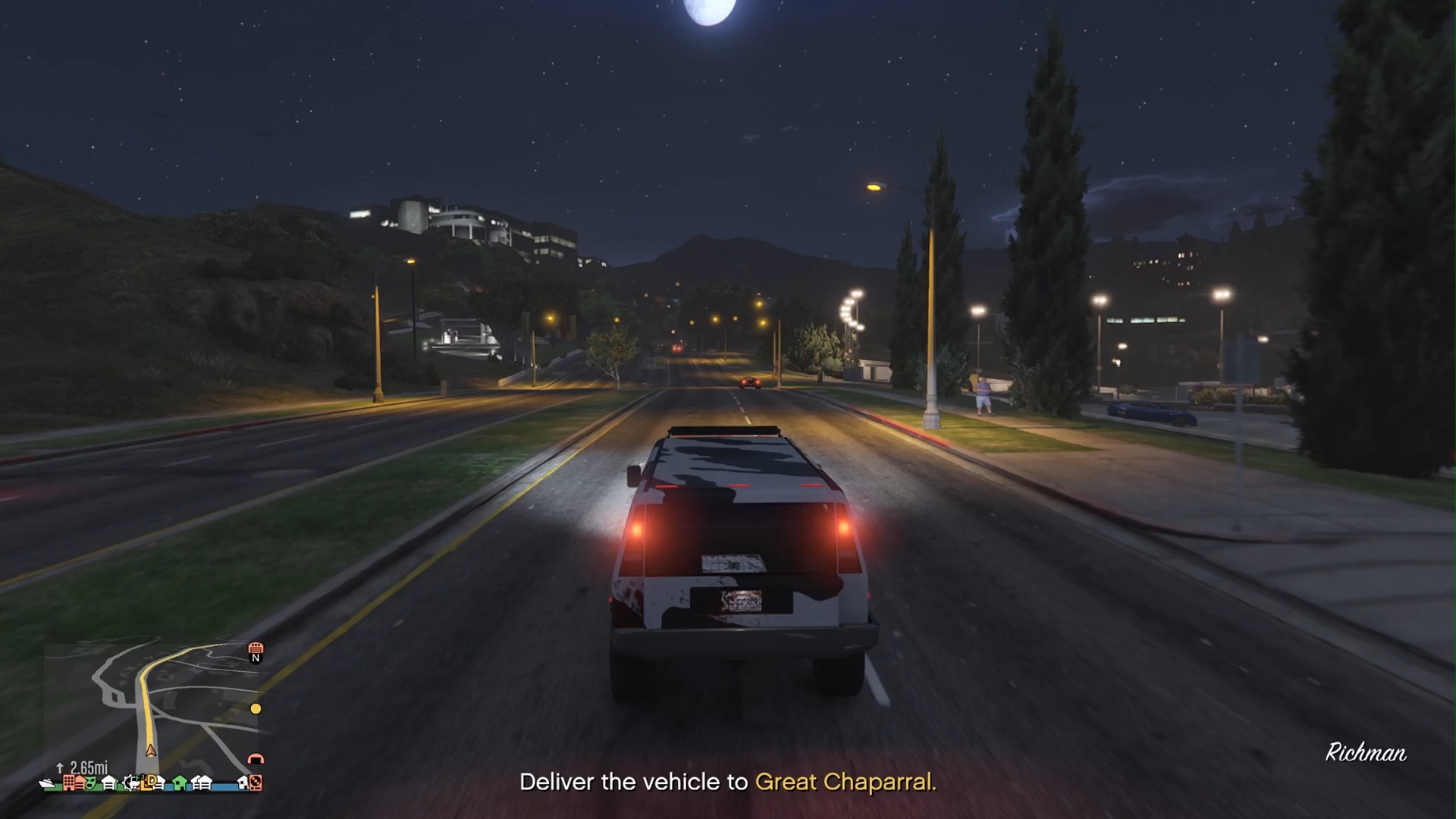Click the player arrow on the minimap
The image size is (1456, 819).
pyautogui.click(x=151, y=751)
